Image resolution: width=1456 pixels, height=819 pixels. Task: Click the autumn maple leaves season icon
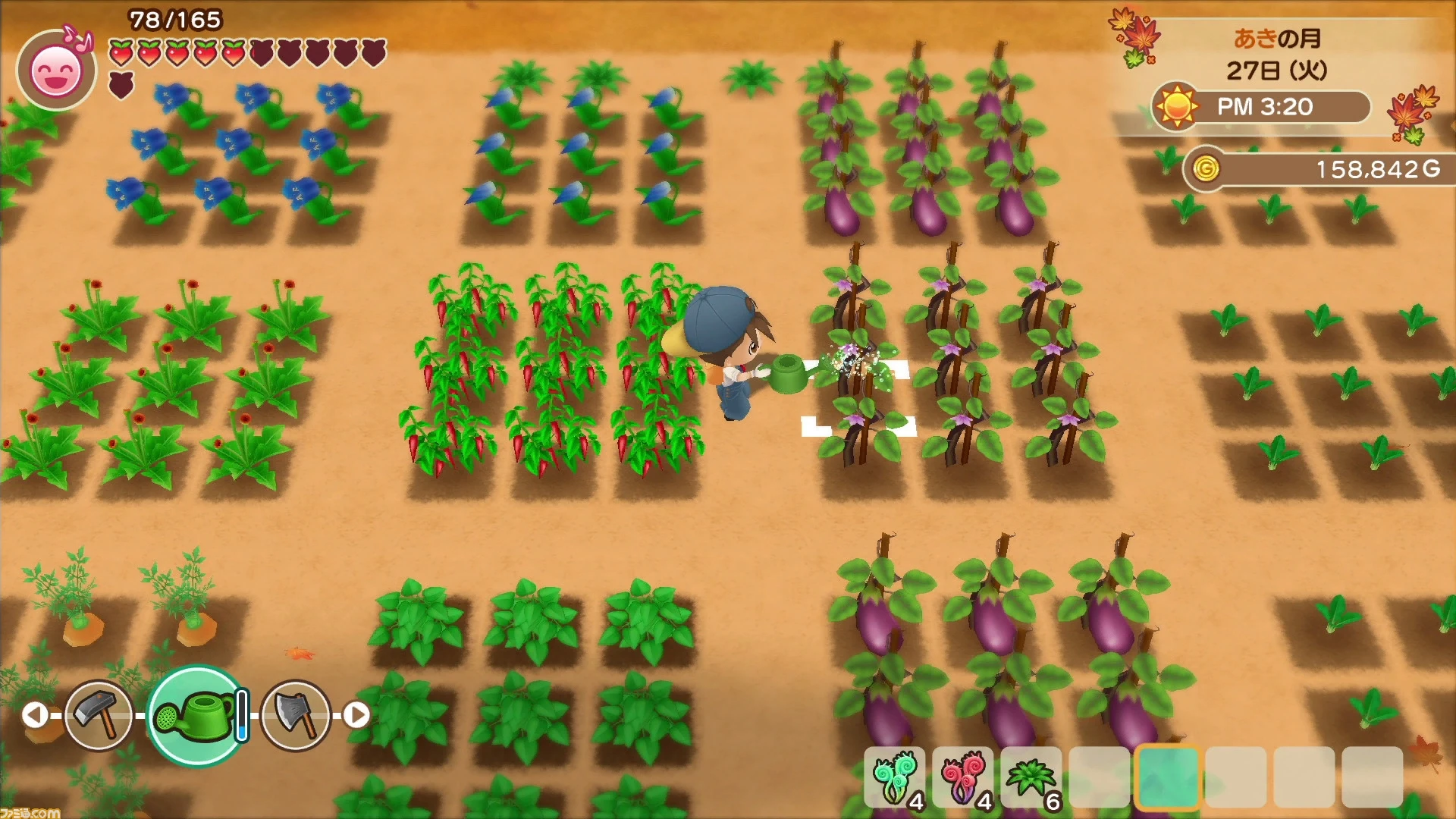pos(1133,34)
